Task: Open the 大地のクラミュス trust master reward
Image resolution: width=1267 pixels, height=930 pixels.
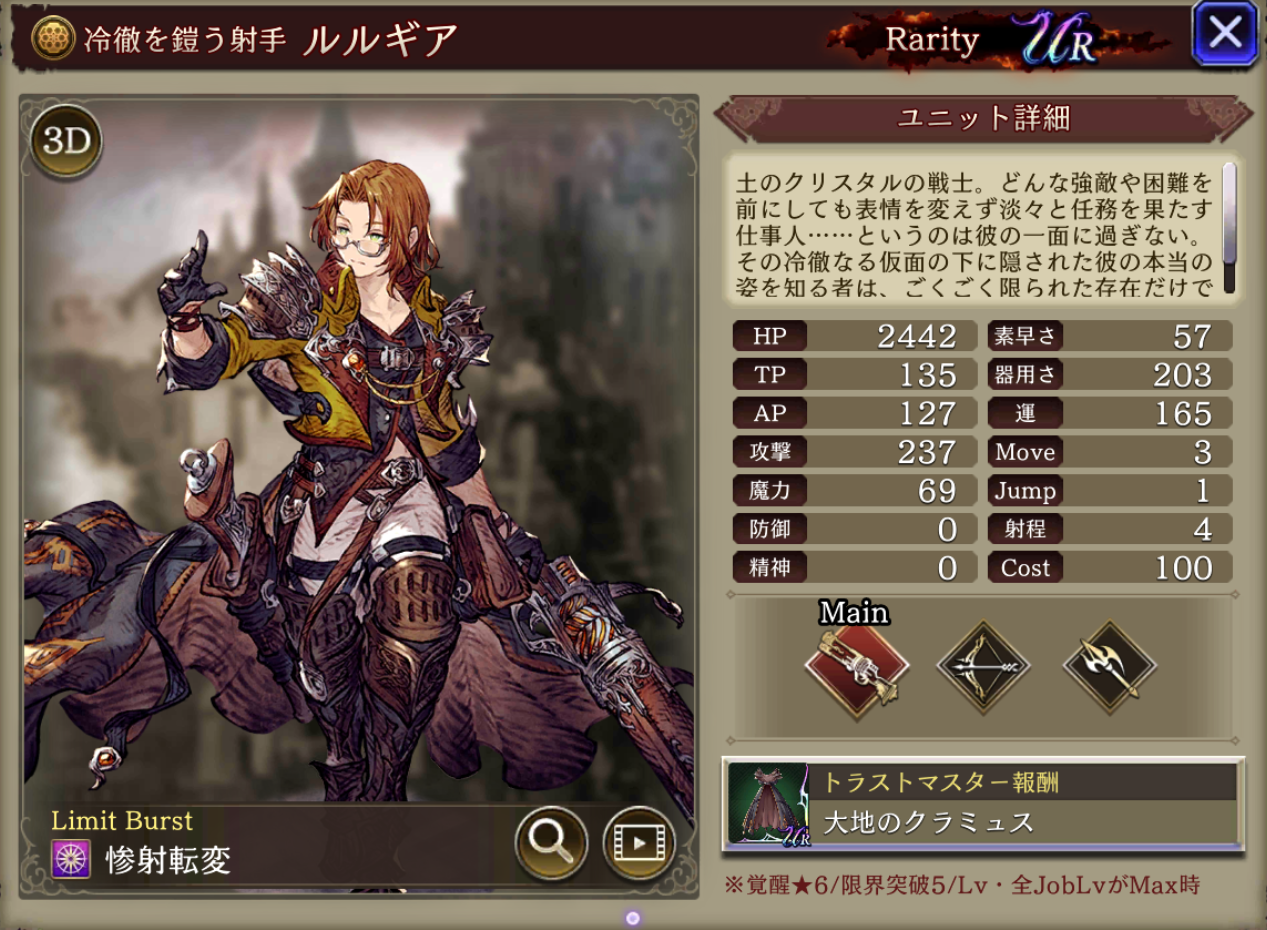Action: (983, 804)
